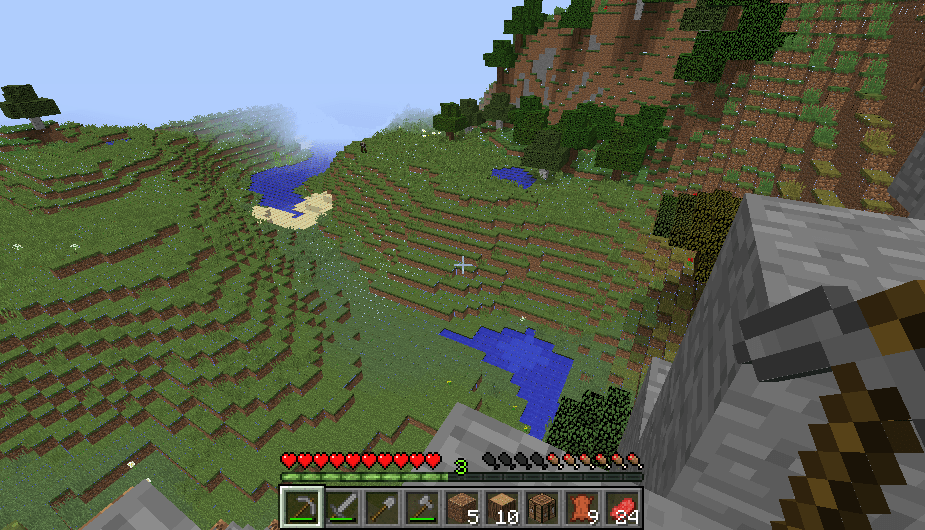The height and width of the screenshot is (530, 925).
Task: Select the brown block stack of 5
Action: (x=462, y=507)
